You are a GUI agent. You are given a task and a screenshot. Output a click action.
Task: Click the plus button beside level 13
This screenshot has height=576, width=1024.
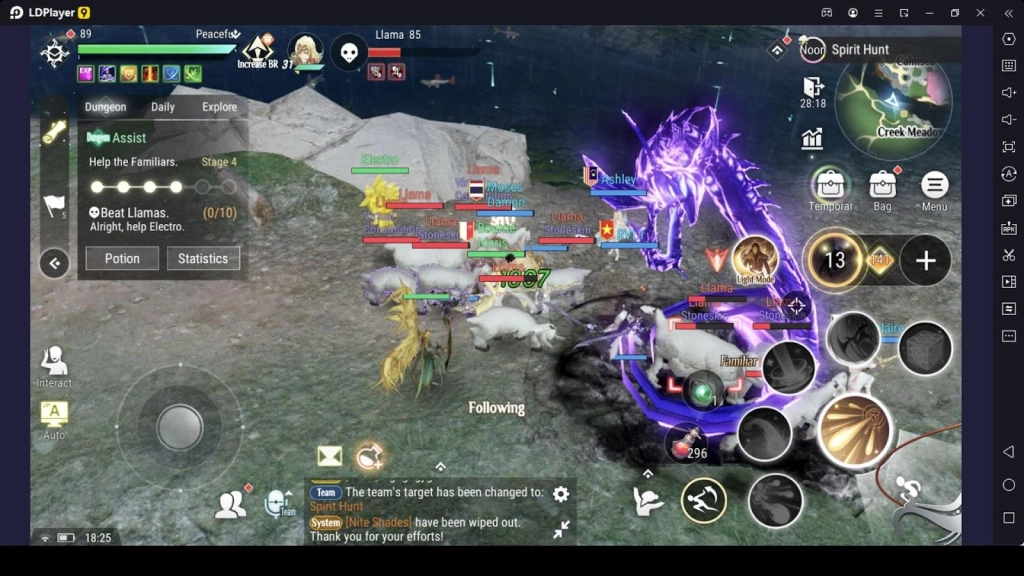[x=925, y=261]
